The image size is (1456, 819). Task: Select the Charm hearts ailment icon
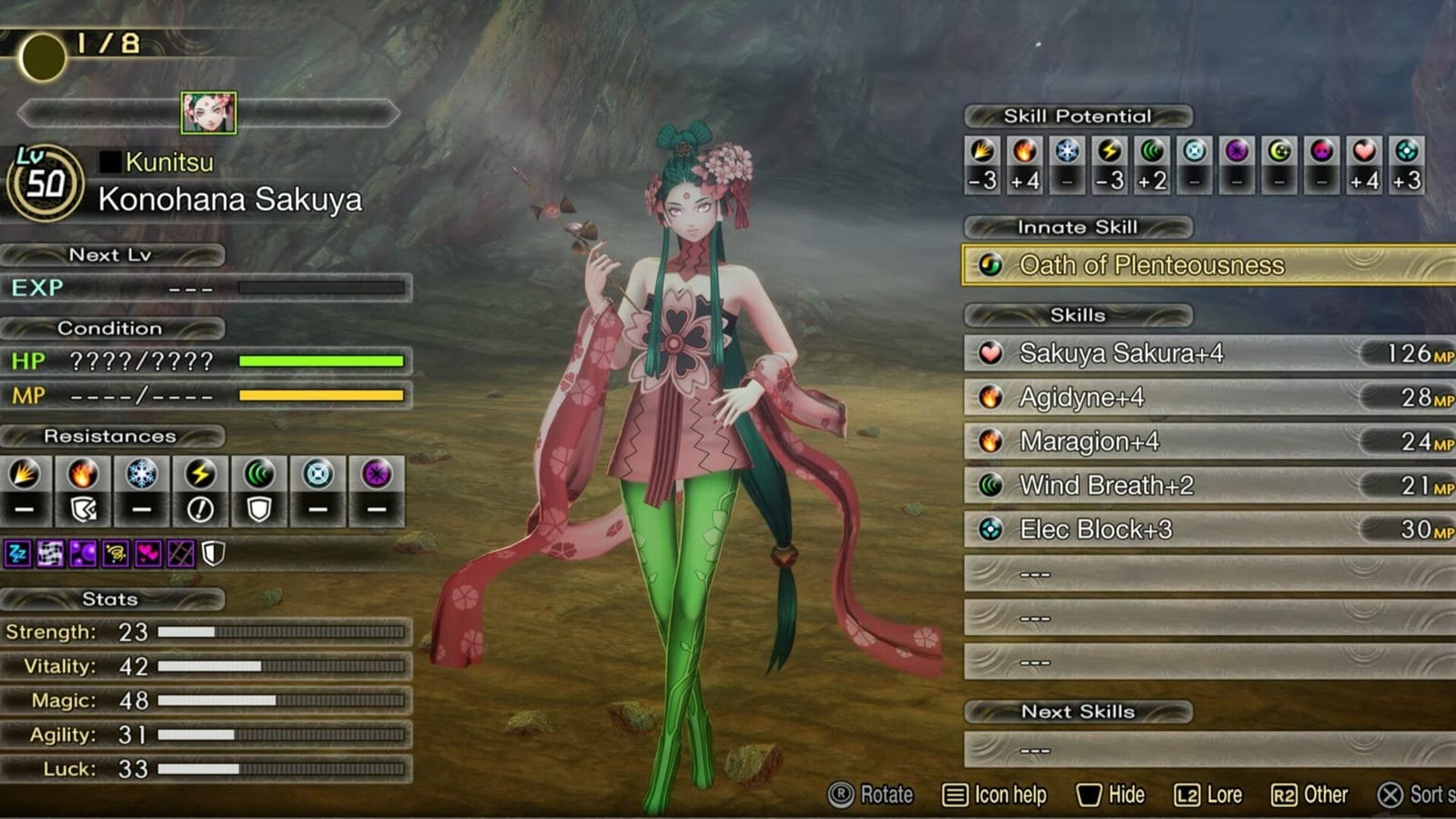click(148, 554)
